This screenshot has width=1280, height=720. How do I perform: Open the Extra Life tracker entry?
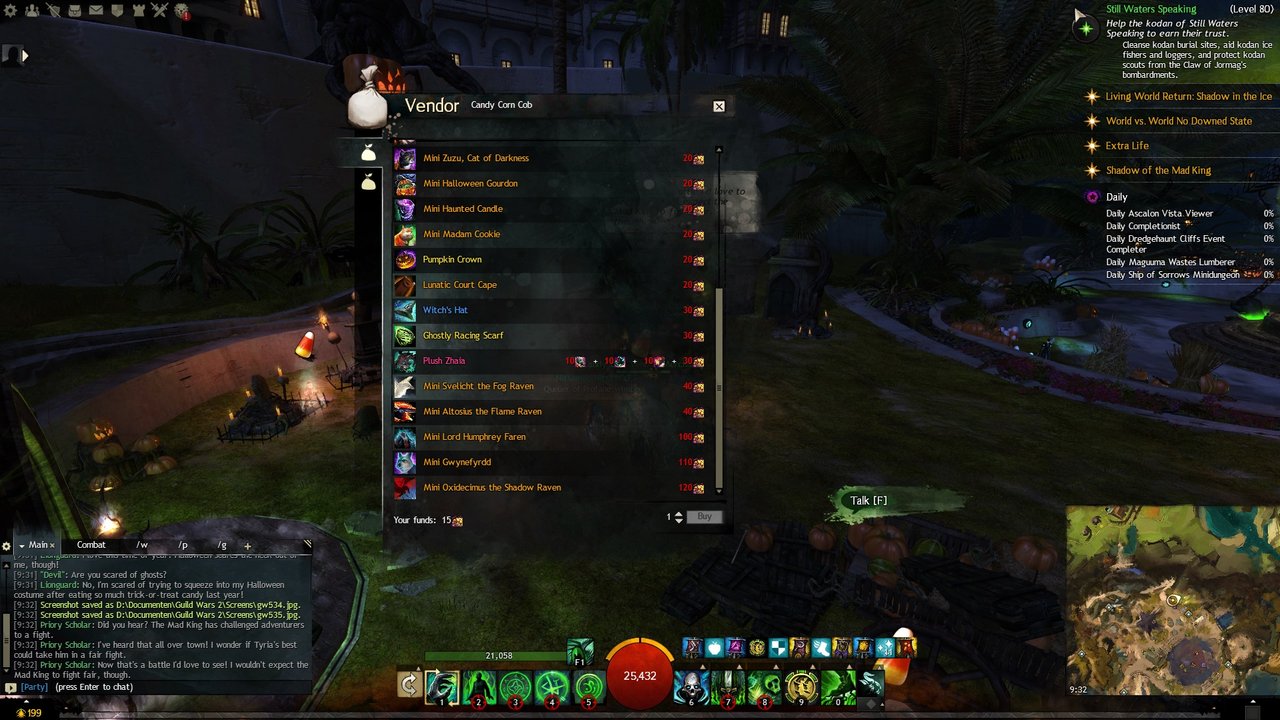pyautogui.click(x=1127, y=146)
